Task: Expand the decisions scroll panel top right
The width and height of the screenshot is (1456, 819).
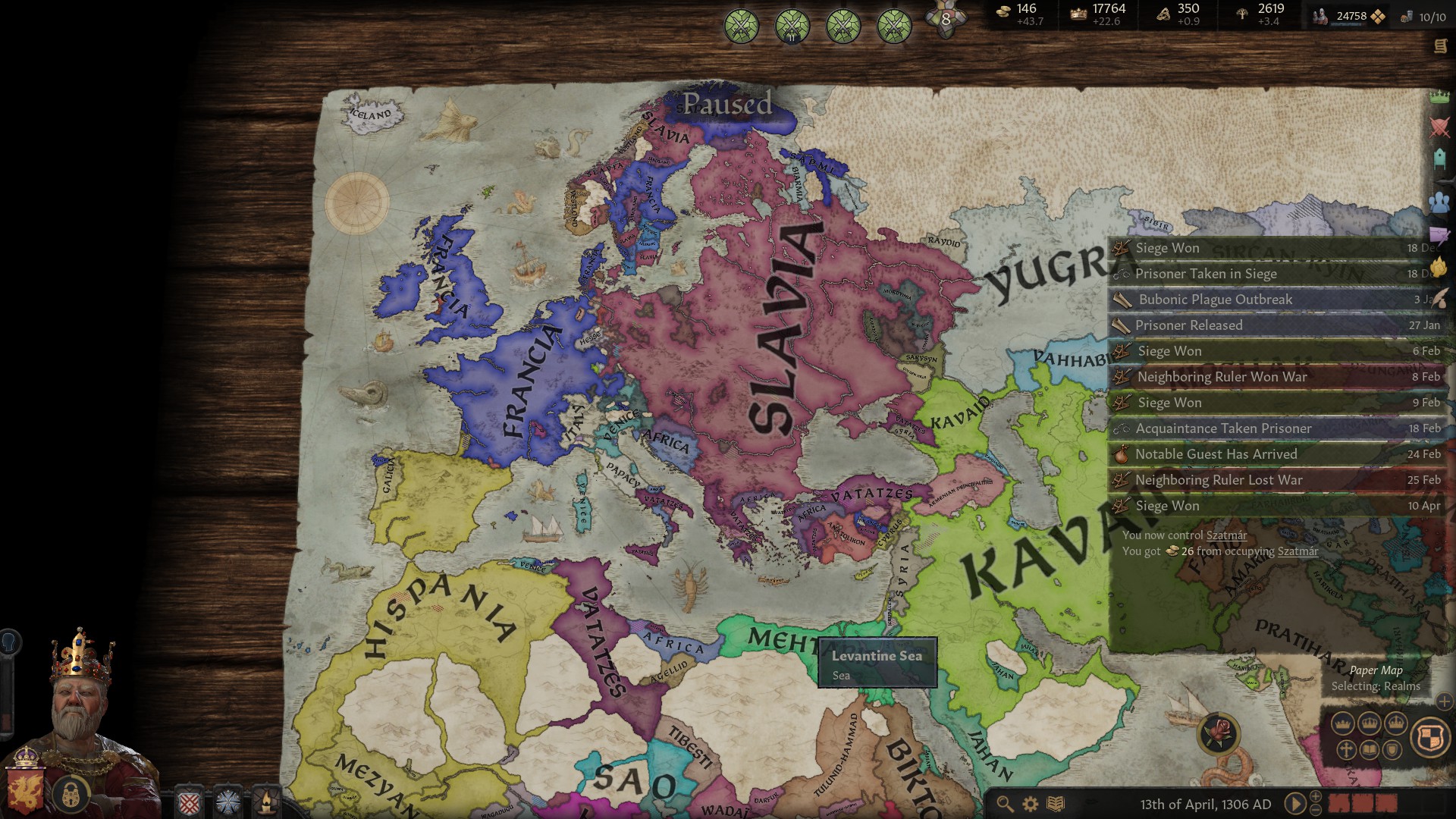Action: tap(1442, 47)
